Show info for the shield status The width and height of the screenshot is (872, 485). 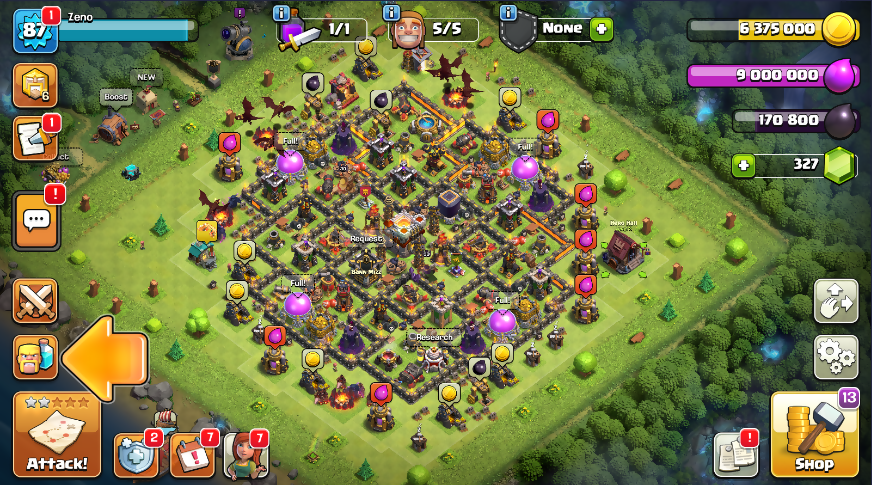pyautogui.click(x=508, y=13)
